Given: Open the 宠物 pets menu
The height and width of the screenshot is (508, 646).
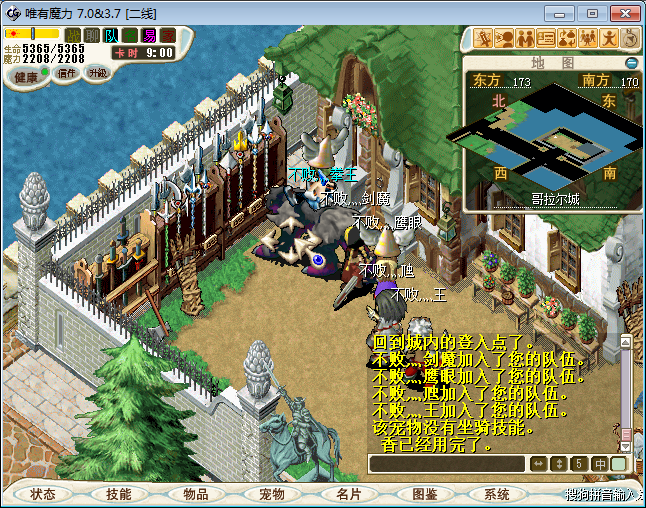Looking at the screenshot, I should [x=271, y=494].
